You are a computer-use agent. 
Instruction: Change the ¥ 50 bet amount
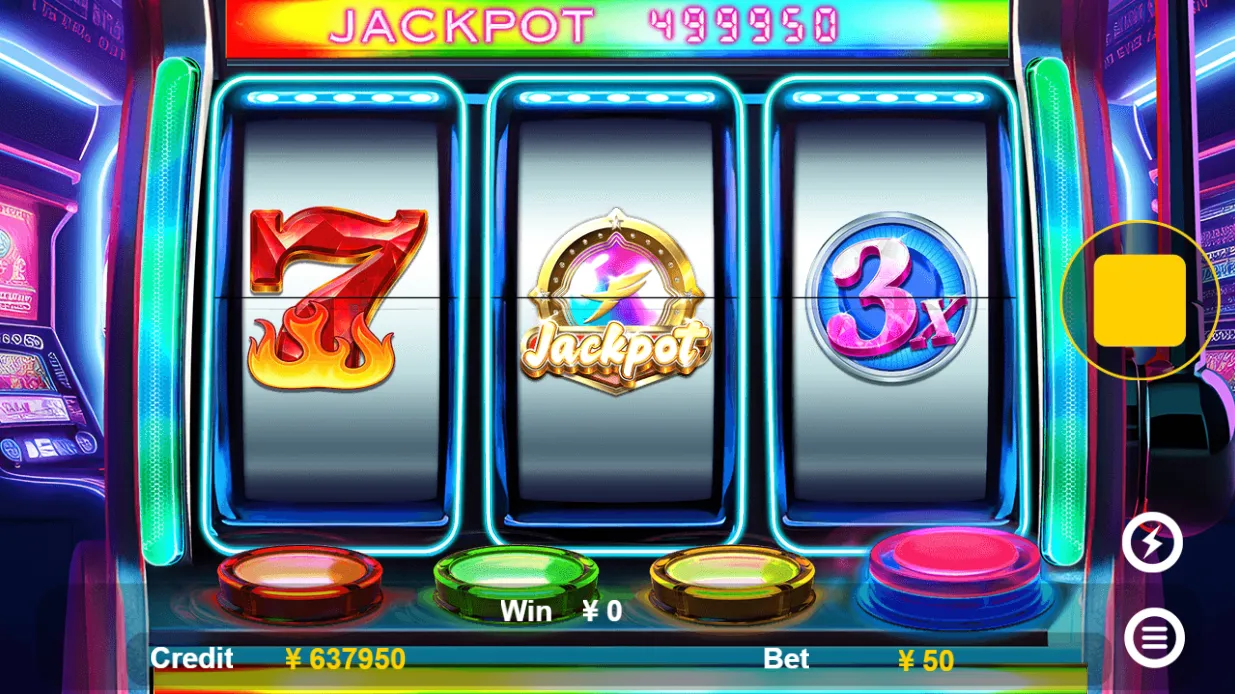[925, 660]
